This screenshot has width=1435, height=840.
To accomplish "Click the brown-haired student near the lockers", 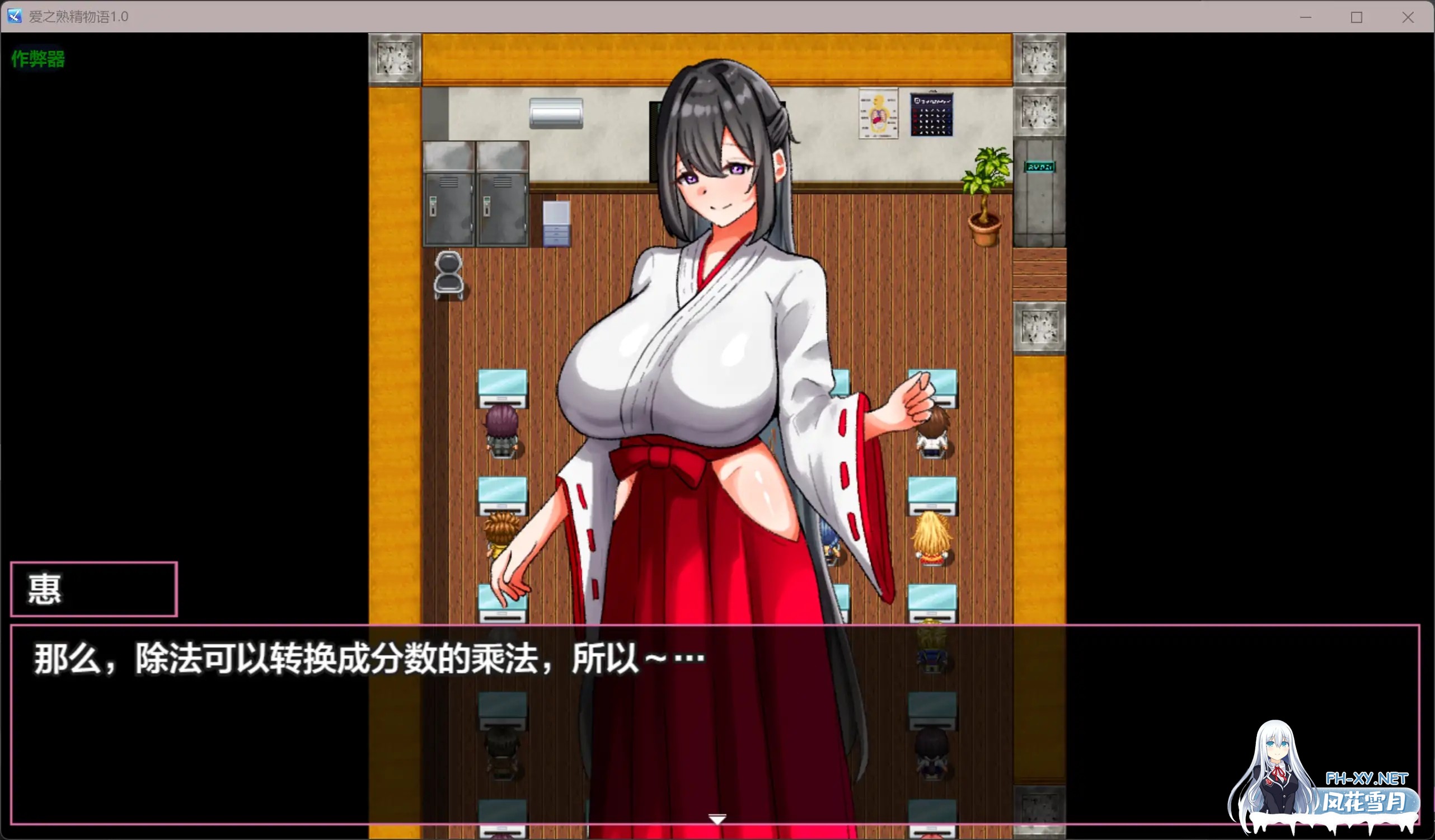I will click(x=500, y=529).
